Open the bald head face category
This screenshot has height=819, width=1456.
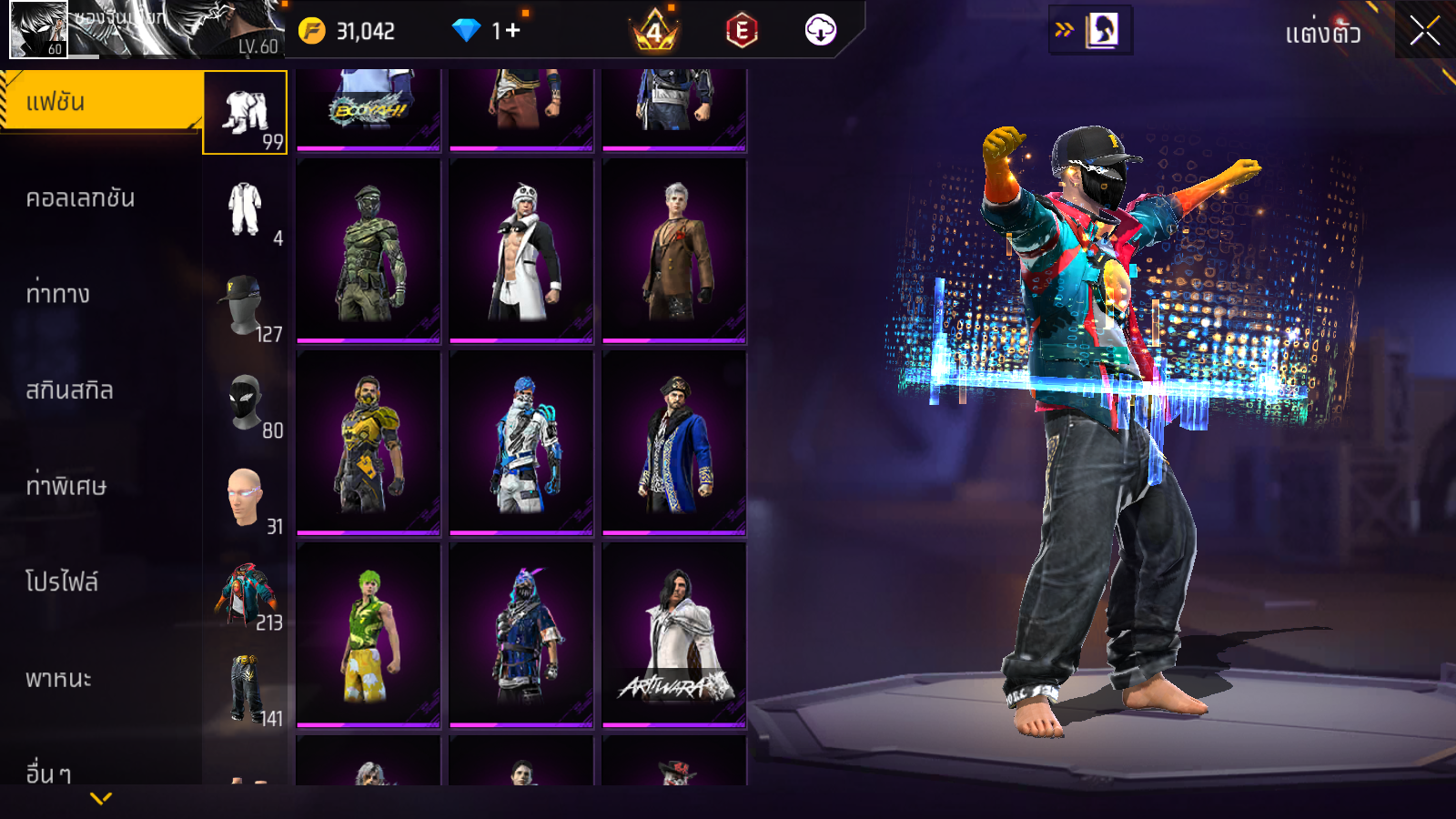(x=245, y=499)
